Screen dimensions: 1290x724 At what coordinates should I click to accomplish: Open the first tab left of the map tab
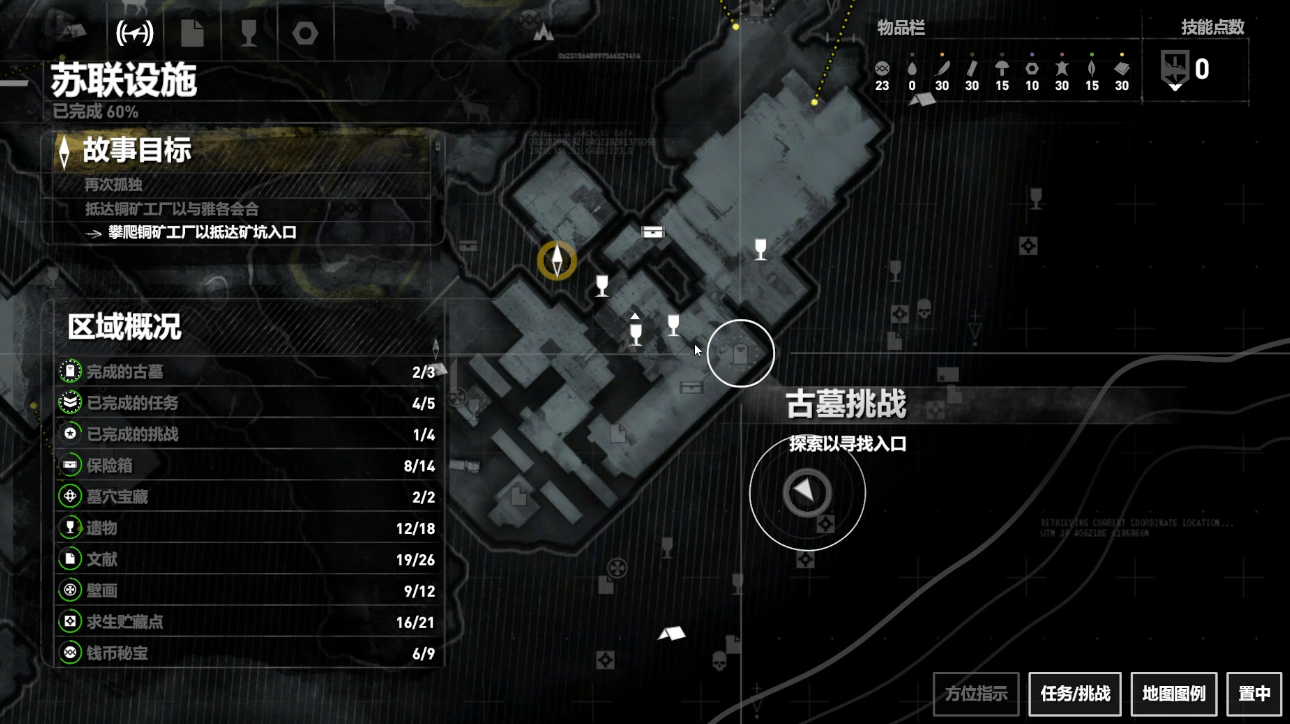tap(75, 31)
